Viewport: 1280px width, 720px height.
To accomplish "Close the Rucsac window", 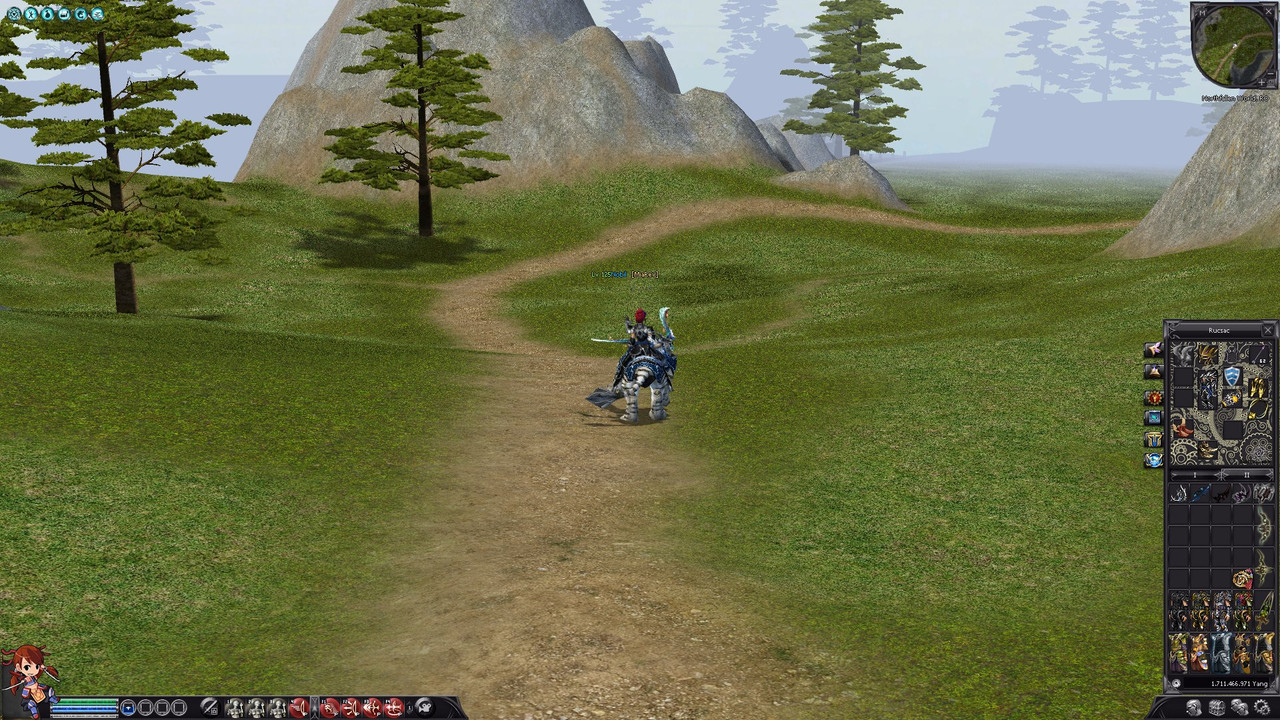I will (1266, 331).
